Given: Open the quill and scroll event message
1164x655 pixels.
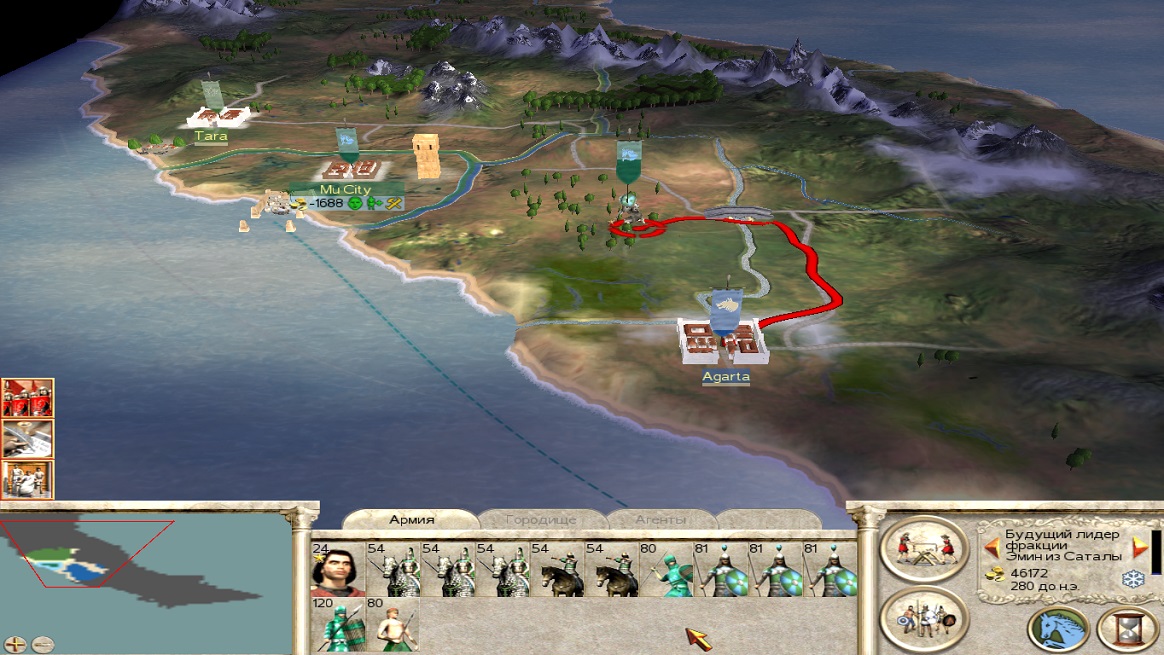Looking at the screenshot, I should (27, 439).
